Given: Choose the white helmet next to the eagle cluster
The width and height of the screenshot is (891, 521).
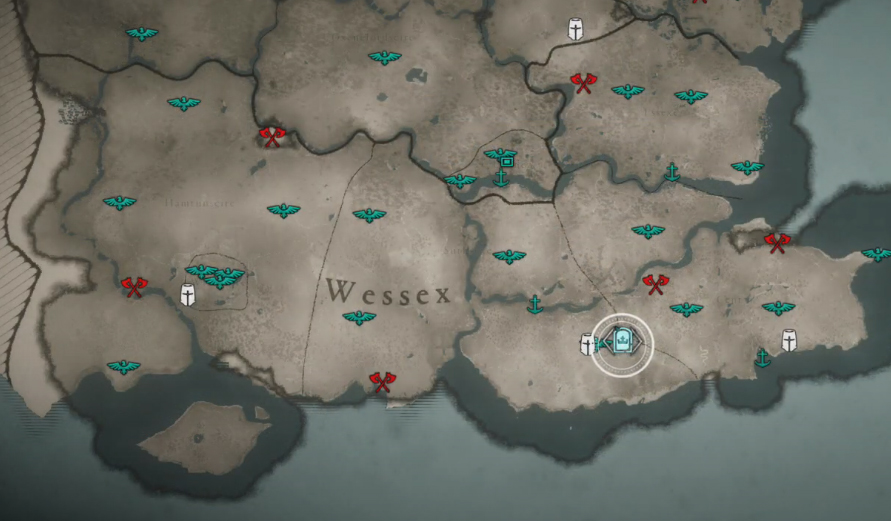Looking at the screenshot, I should click(187, 295).
